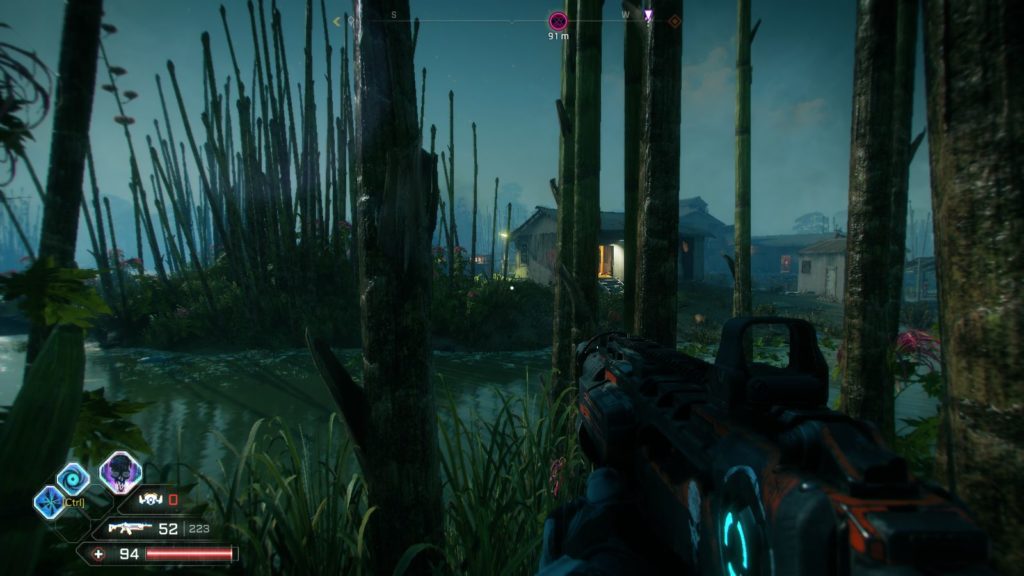The image size is (1024, 576).
Task: Select the purple arrow marker on the compass
Action: pos(648,15)
